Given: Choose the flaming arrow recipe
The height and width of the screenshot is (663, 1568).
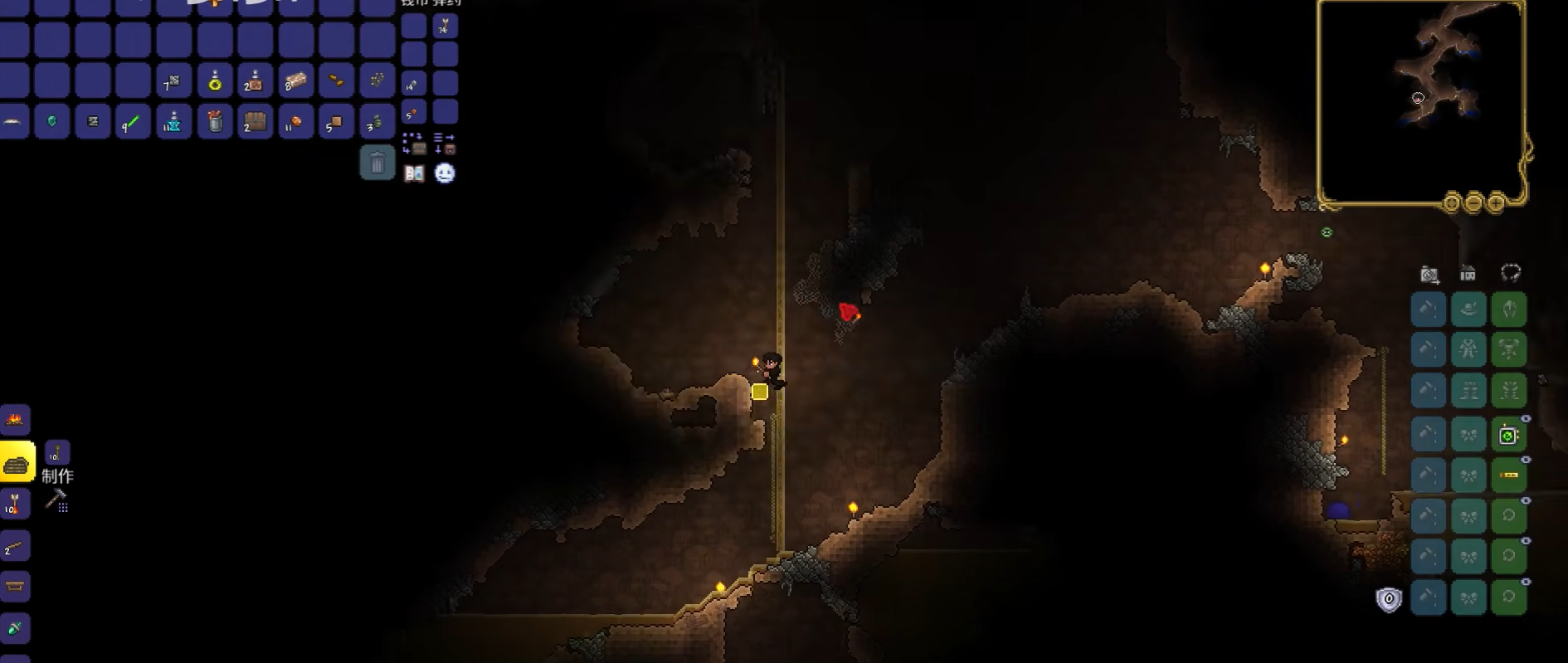Looking at the screenshot, I should pos(15,504).
